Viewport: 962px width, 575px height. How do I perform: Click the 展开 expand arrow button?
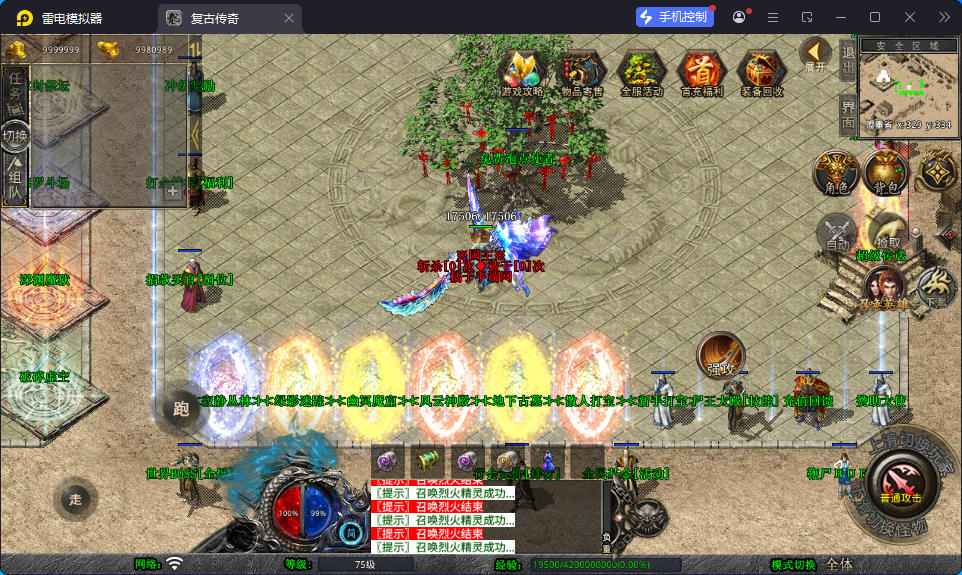(x=816, y=54)
